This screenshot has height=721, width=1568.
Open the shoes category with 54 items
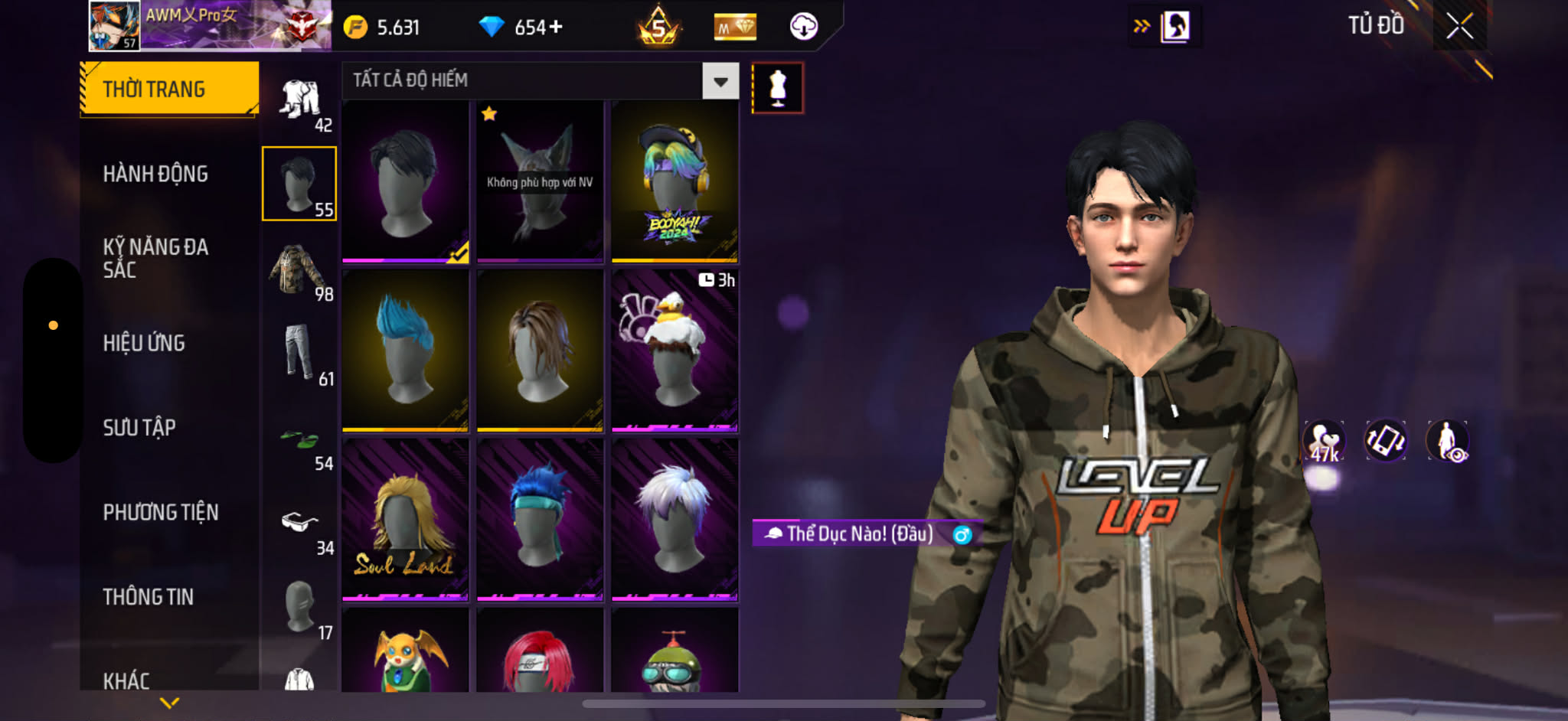click(x=299, y=442)
